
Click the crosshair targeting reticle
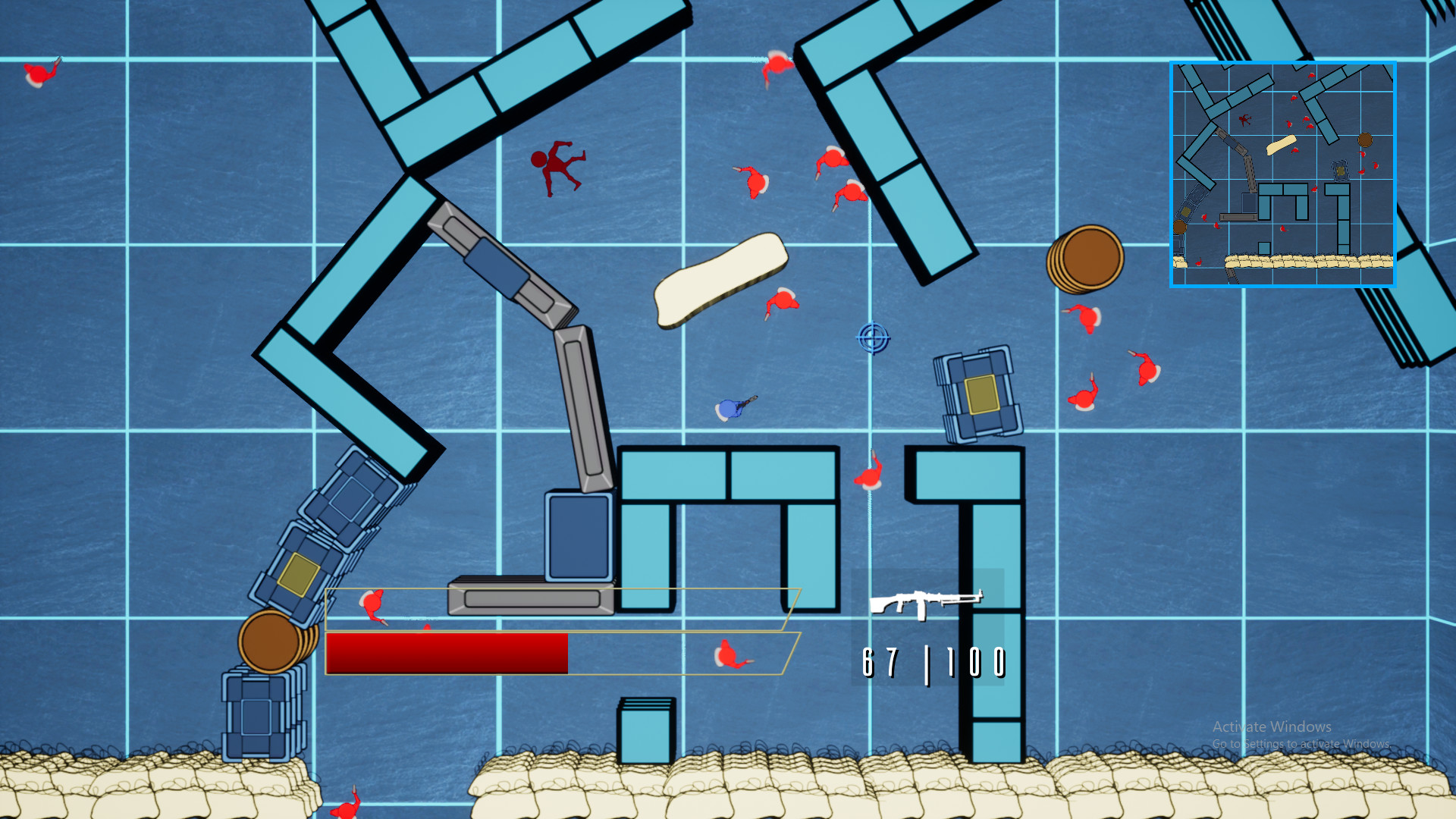click(874, 337)
